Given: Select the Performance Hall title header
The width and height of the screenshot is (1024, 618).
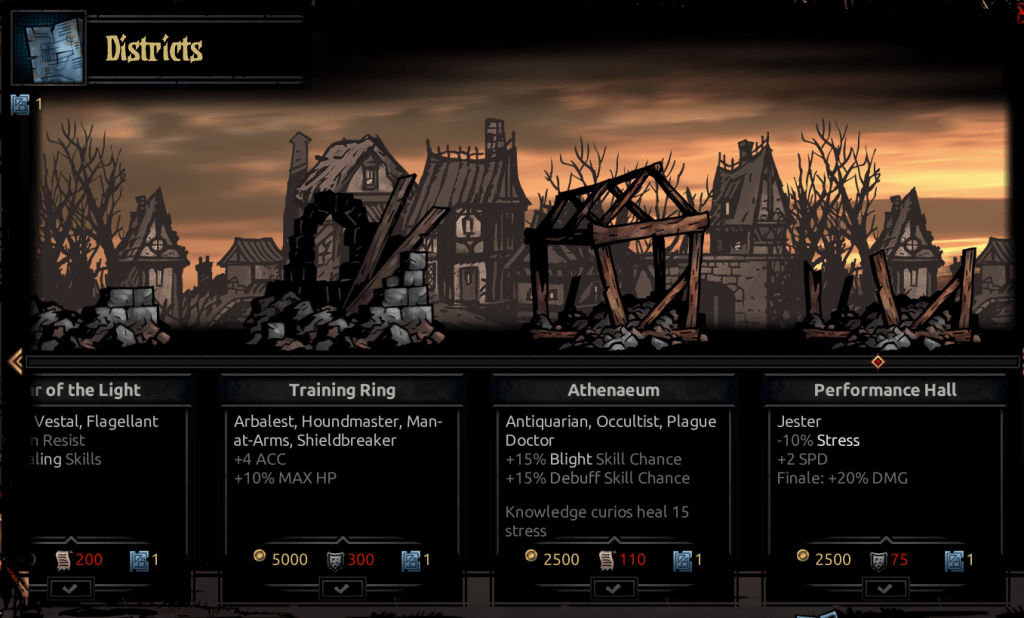Looking at the screenshot, I should tap(885, 390).
